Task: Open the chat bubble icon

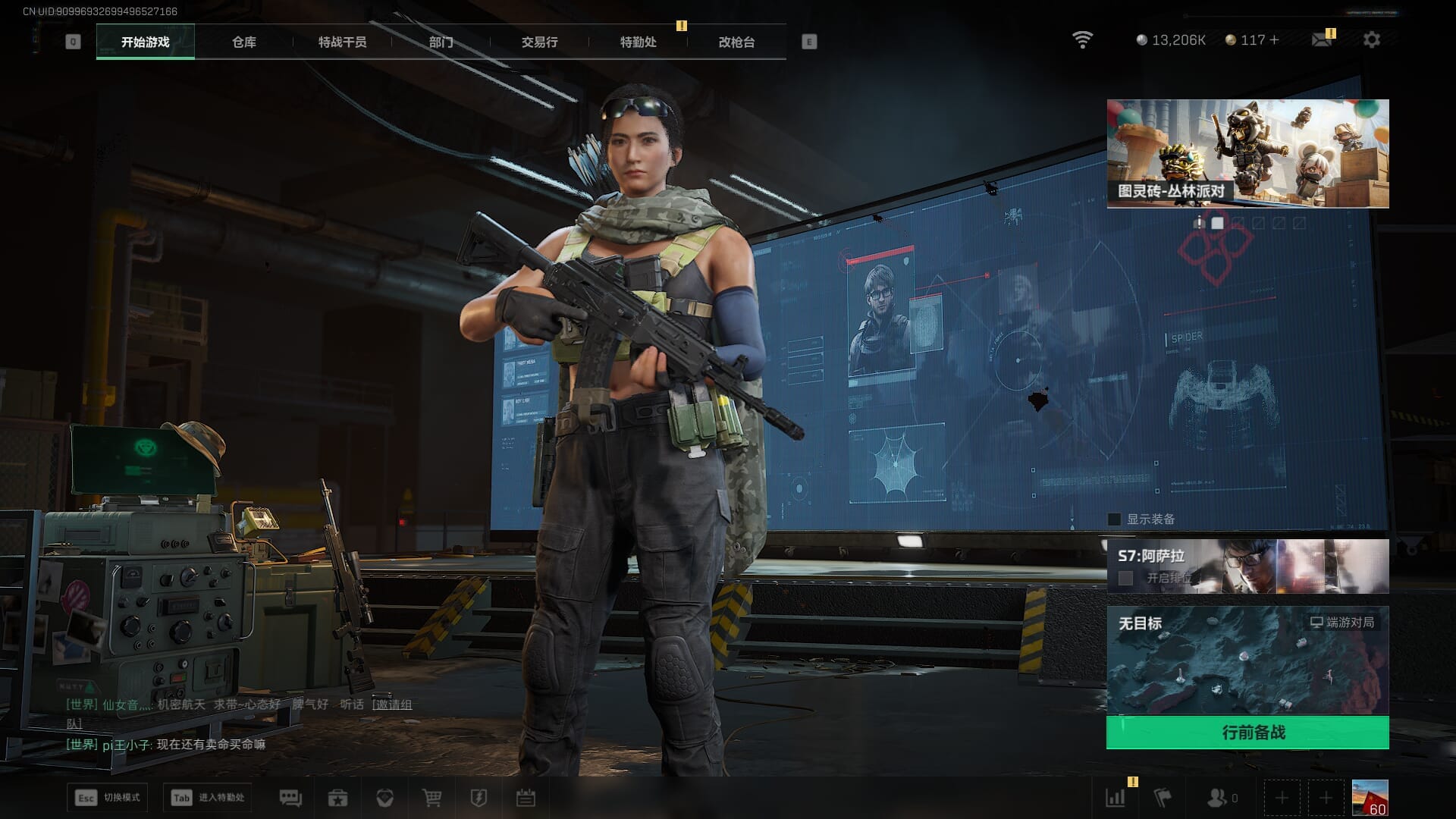Action: point(290,798)
